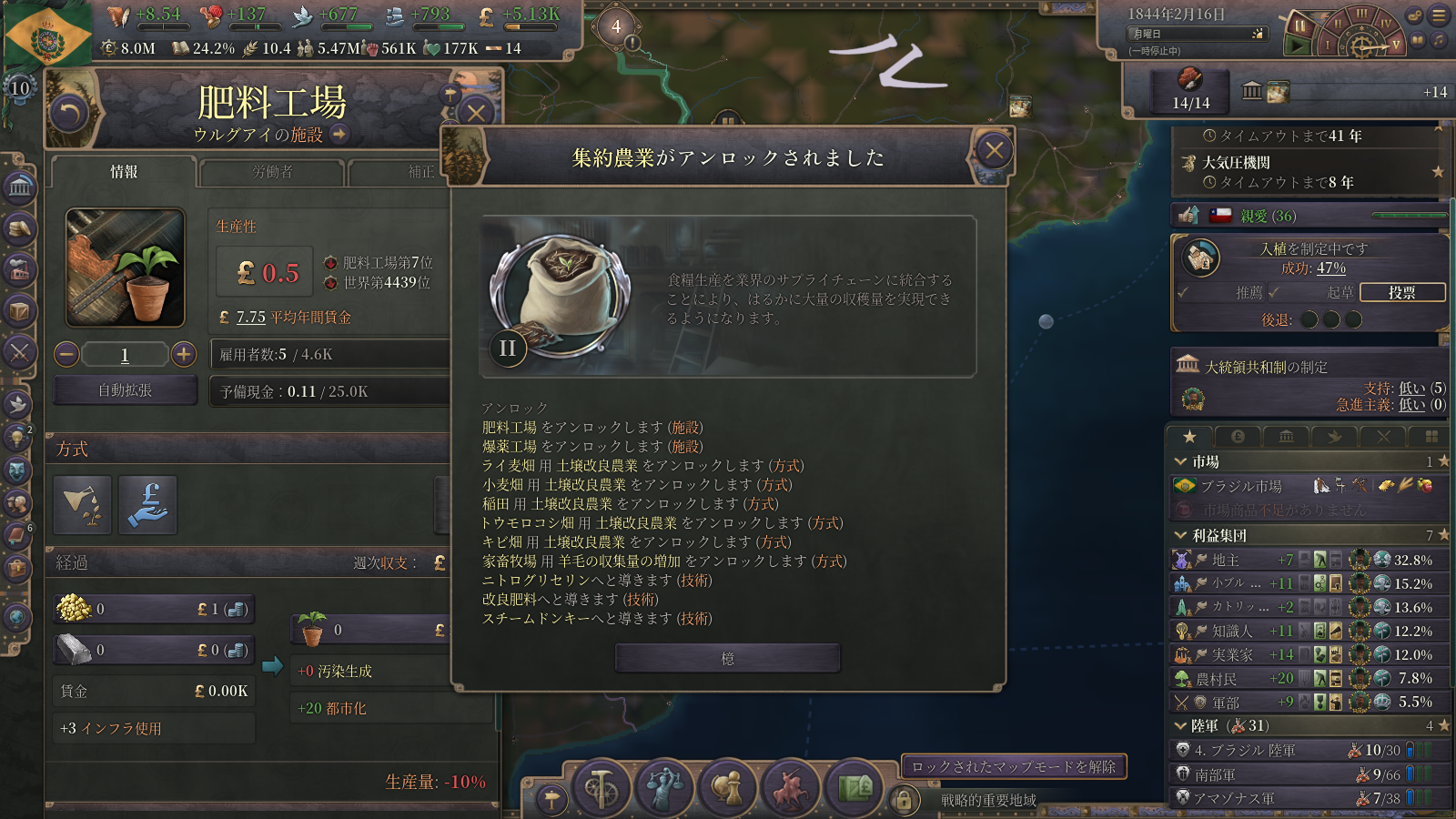Screen dimensions: 1456x819
Task: Collapse the 利益集団 section
Action: pos(1181,535)
